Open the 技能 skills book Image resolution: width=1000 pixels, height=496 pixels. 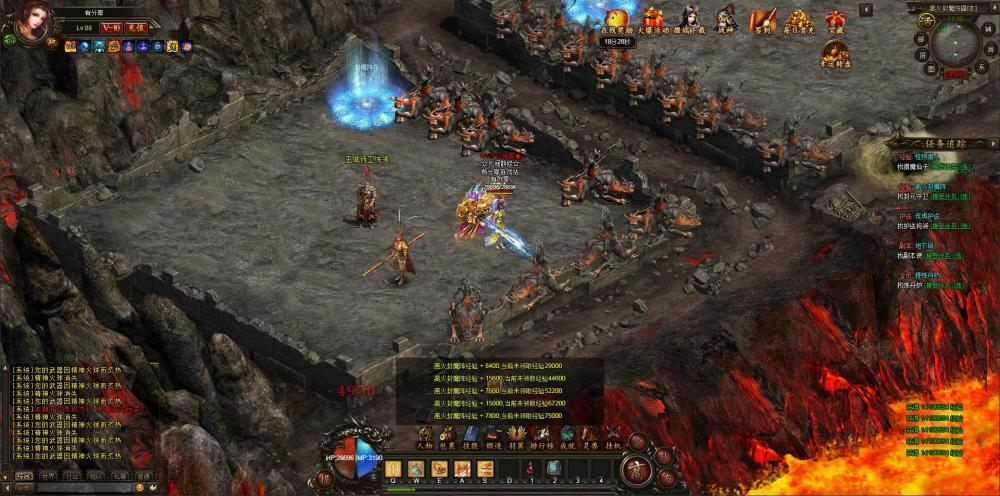point(470,436)
